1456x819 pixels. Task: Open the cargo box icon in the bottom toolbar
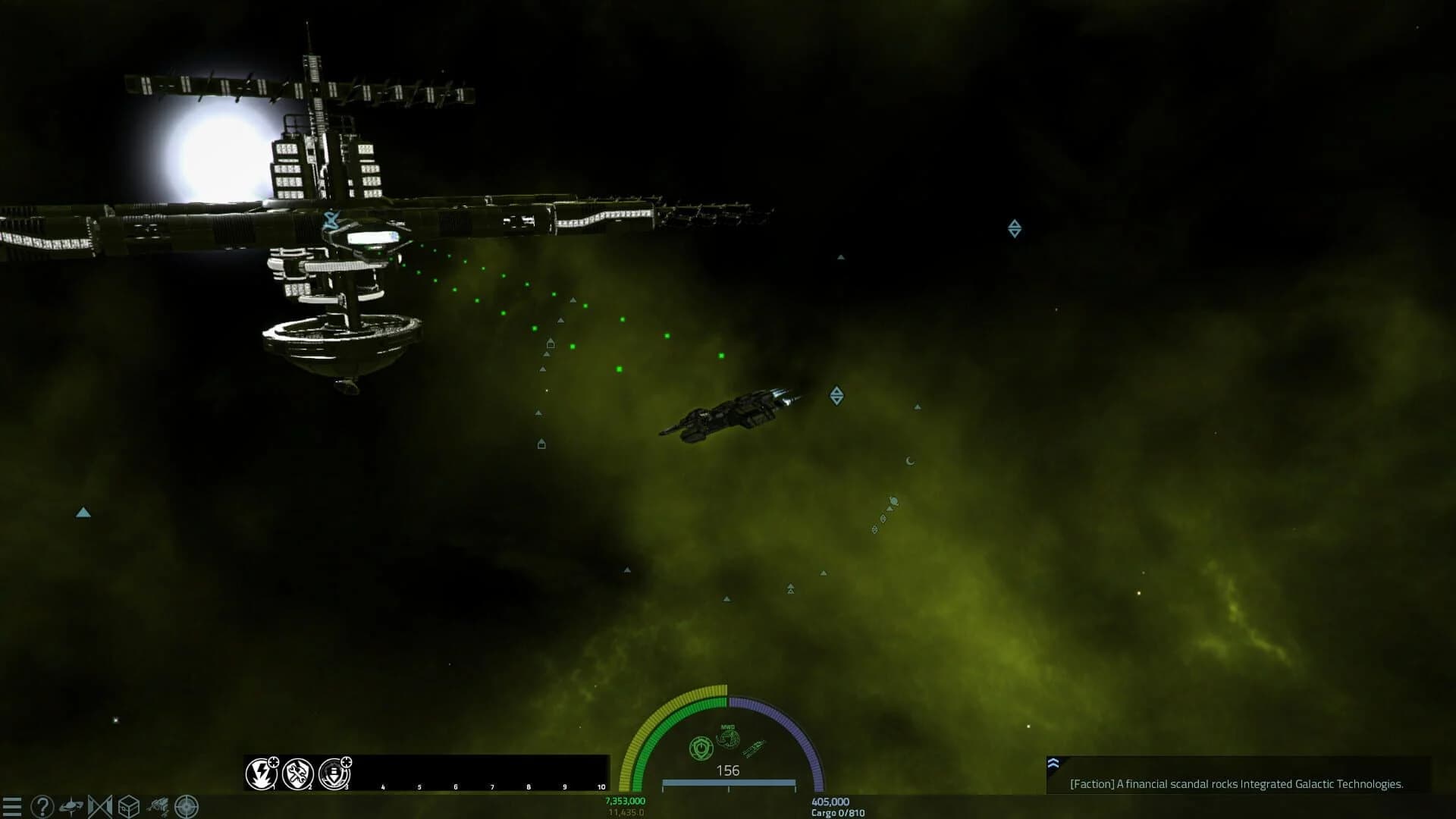[130, 806]
